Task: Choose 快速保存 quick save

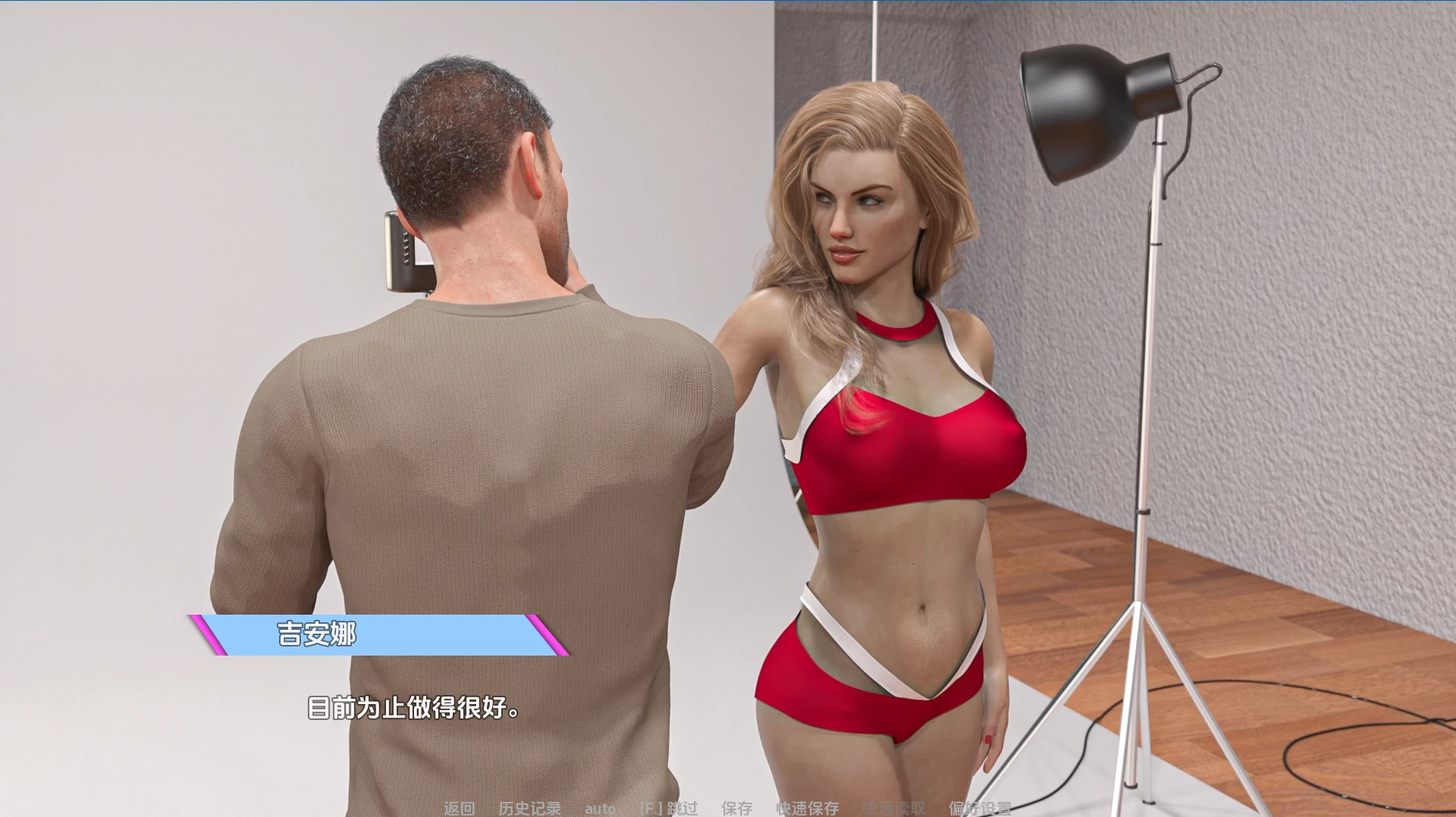Action: (807, 808)
